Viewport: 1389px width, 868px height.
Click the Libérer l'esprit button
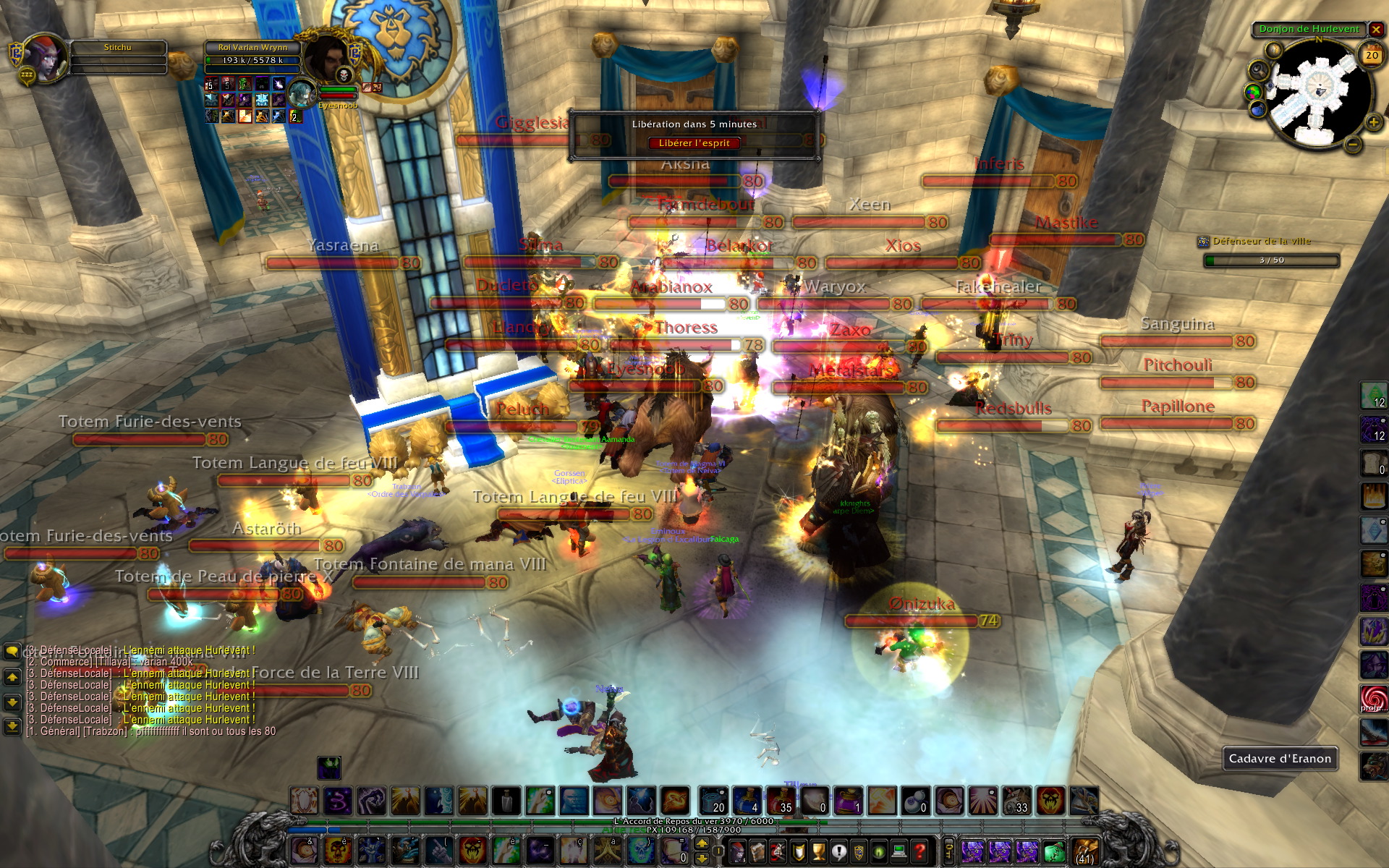click(694, 143)
